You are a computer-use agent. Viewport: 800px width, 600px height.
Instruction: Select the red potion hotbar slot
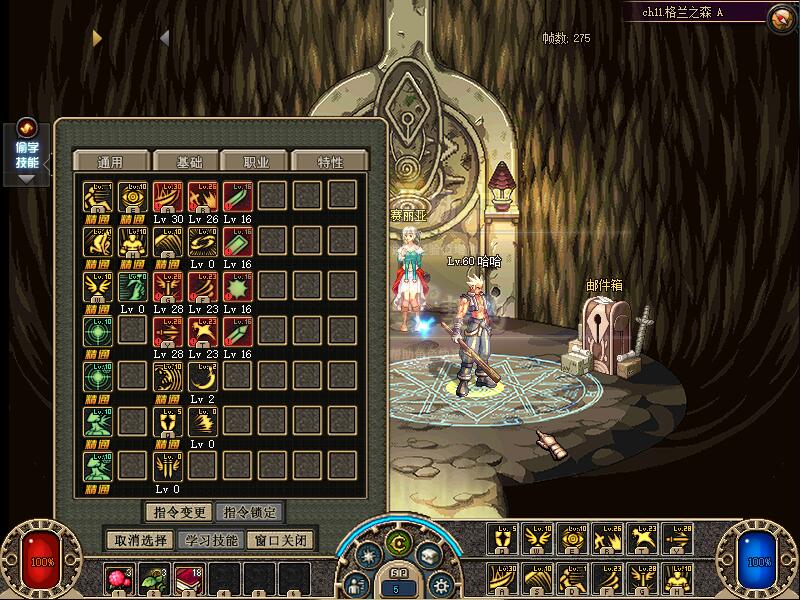(121, 578)
